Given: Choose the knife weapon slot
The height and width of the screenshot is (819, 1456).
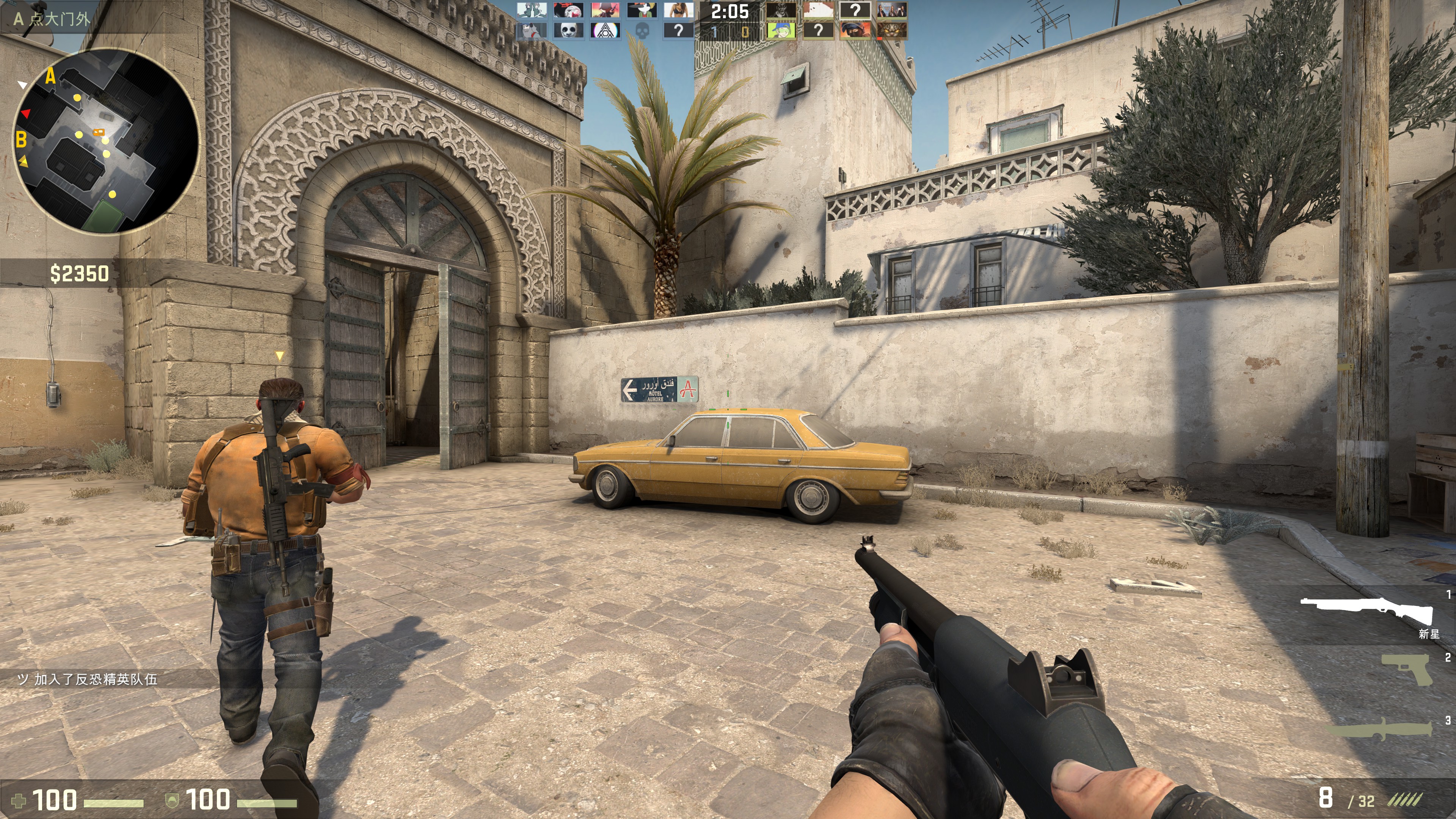Looking at the screenshot, I should point(1379,729).
